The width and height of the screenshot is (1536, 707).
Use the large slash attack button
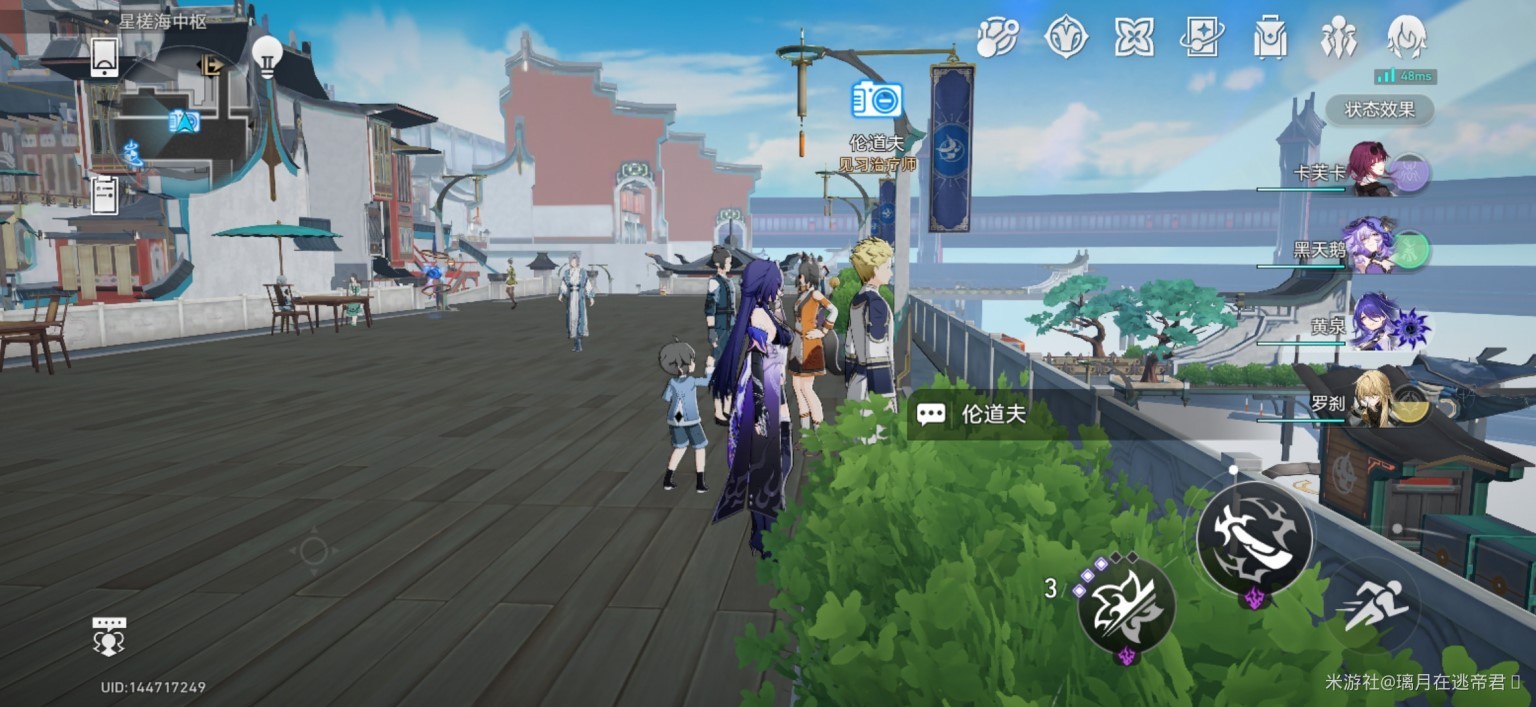[x=1254, y=539]
